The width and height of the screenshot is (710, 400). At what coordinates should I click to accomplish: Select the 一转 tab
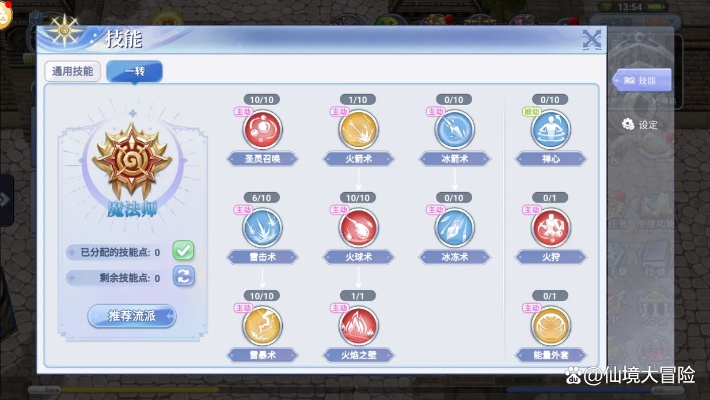coord(134,71)
